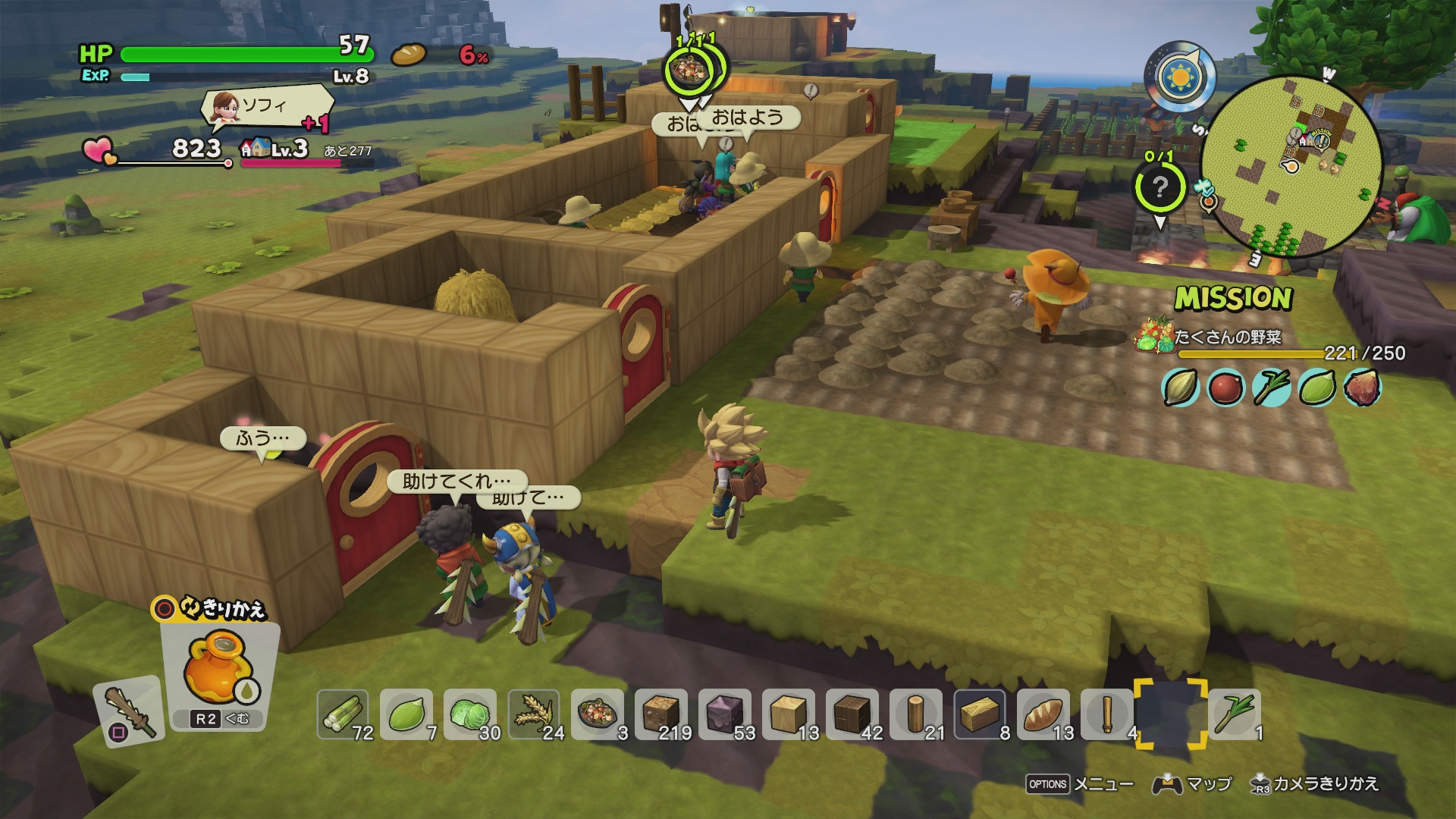
Task: Click the red tomato mission seed icon
Action: coord(1225,388)
